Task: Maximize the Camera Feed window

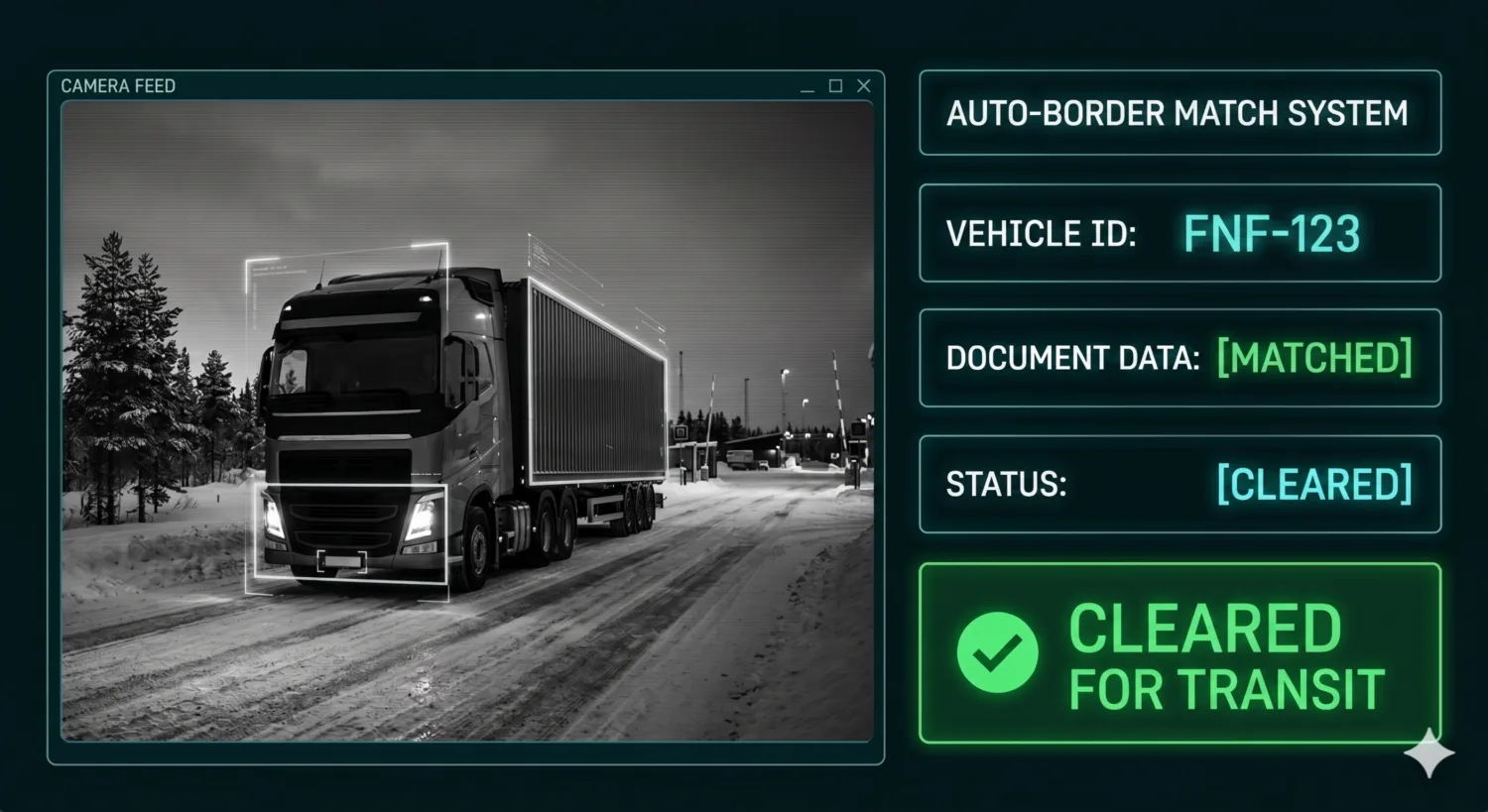Action: [x=835, y=86]
